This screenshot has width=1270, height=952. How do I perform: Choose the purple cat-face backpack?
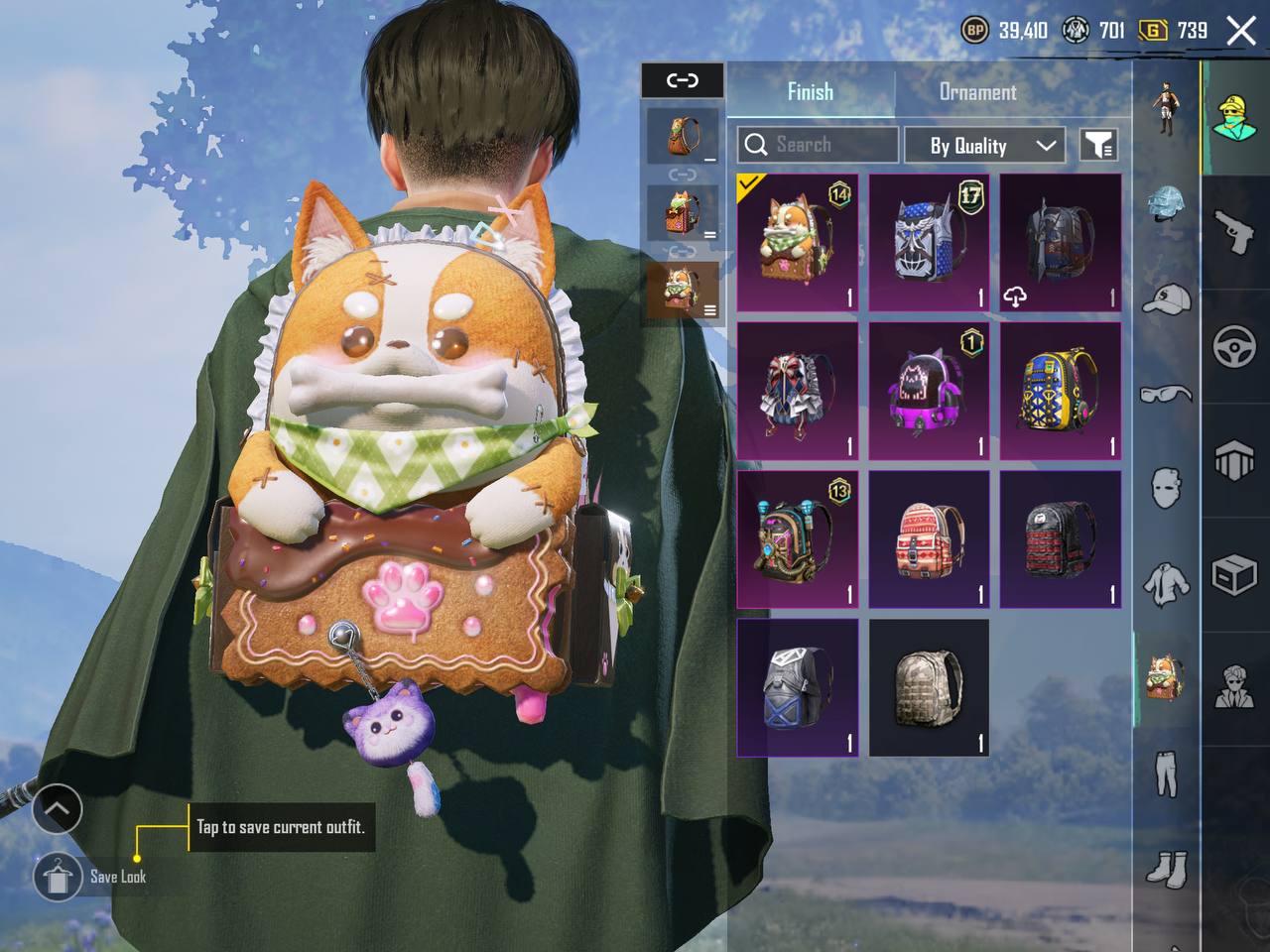(929, 391)
